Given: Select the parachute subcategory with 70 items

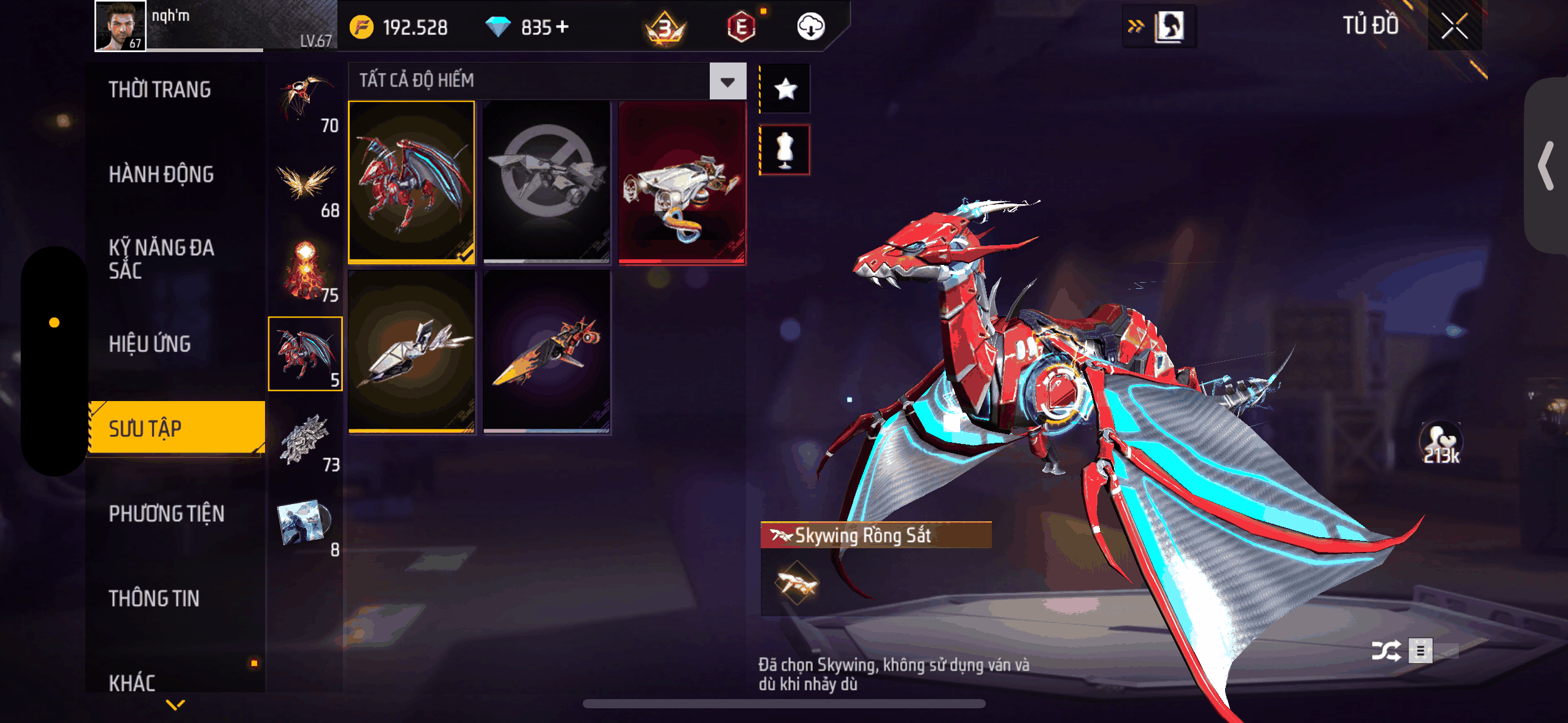Looking at the screenshot, I should [x=306, y=101].
